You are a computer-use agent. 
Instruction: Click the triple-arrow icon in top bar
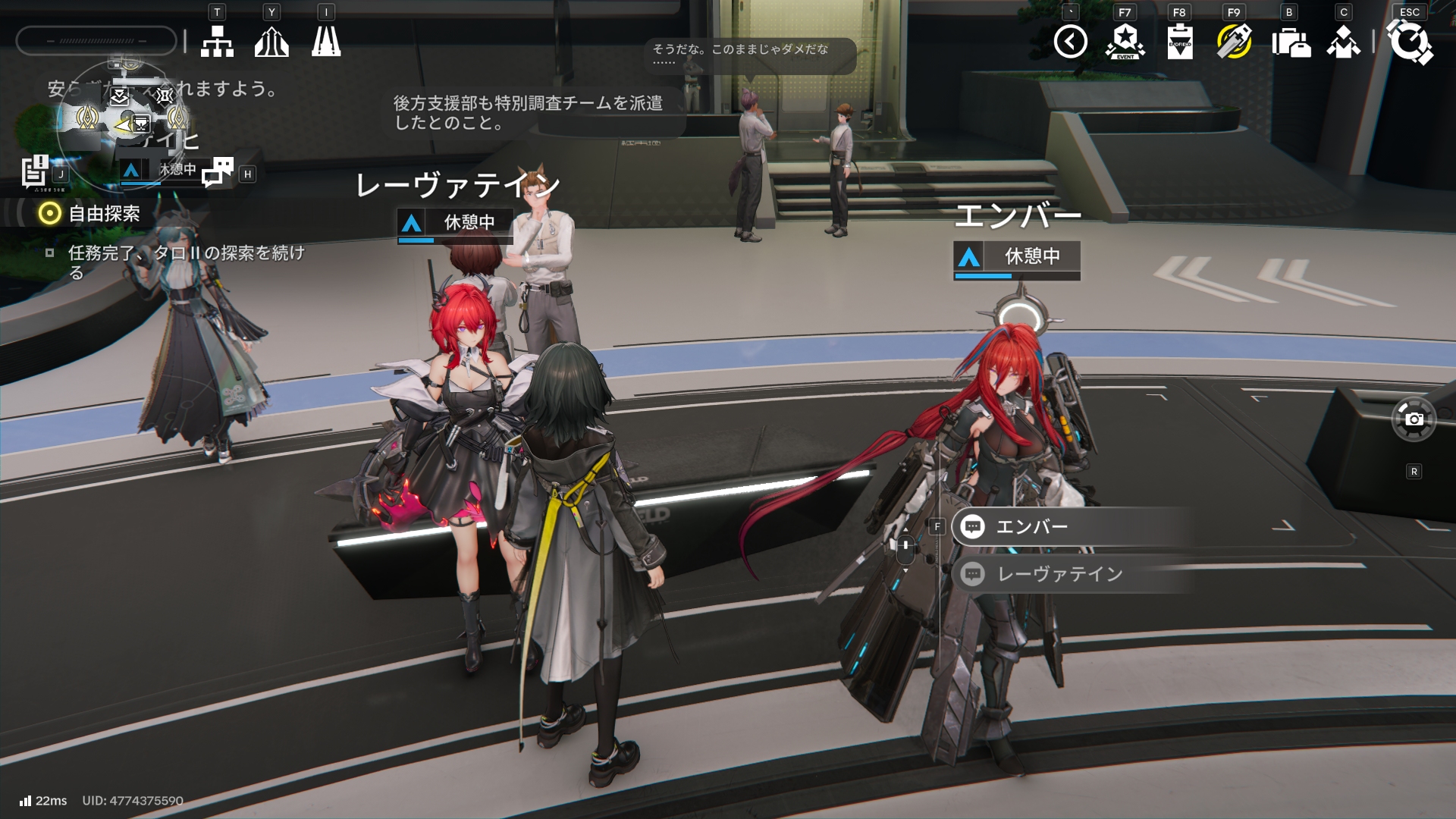pos(271,42)
